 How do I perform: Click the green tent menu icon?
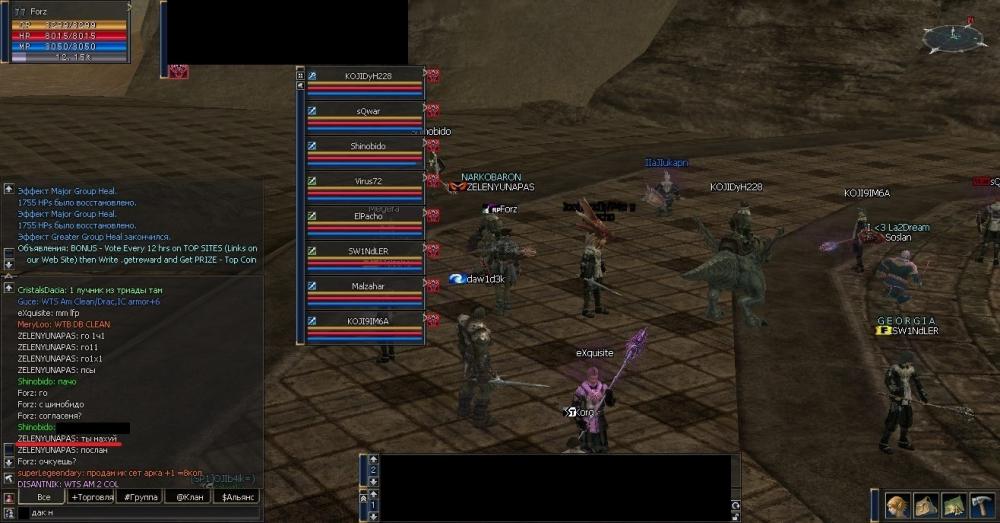pyautogui.click(x=952, y=504)
